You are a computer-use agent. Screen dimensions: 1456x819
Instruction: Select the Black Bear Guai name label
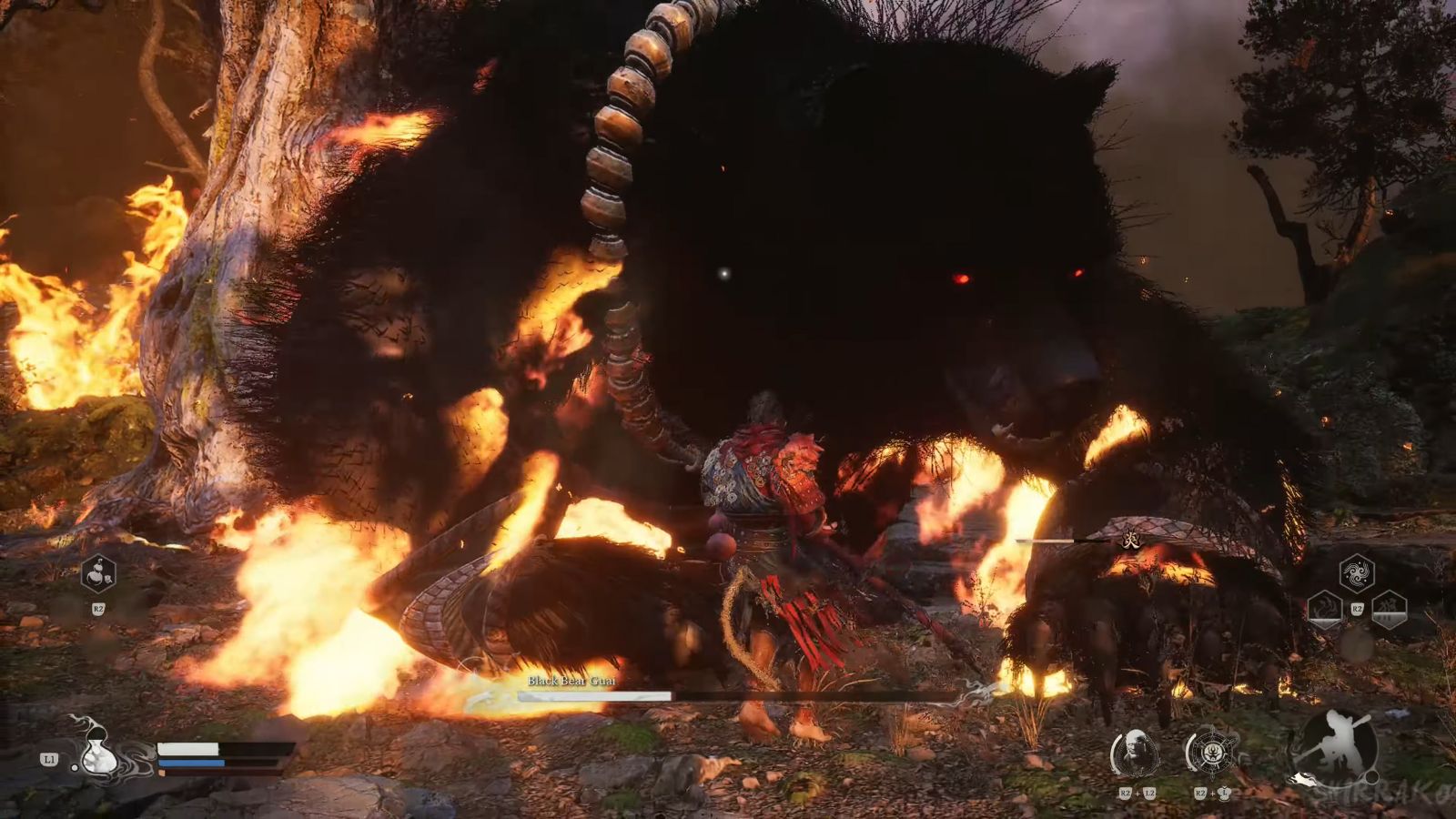(x=571, y=679)
